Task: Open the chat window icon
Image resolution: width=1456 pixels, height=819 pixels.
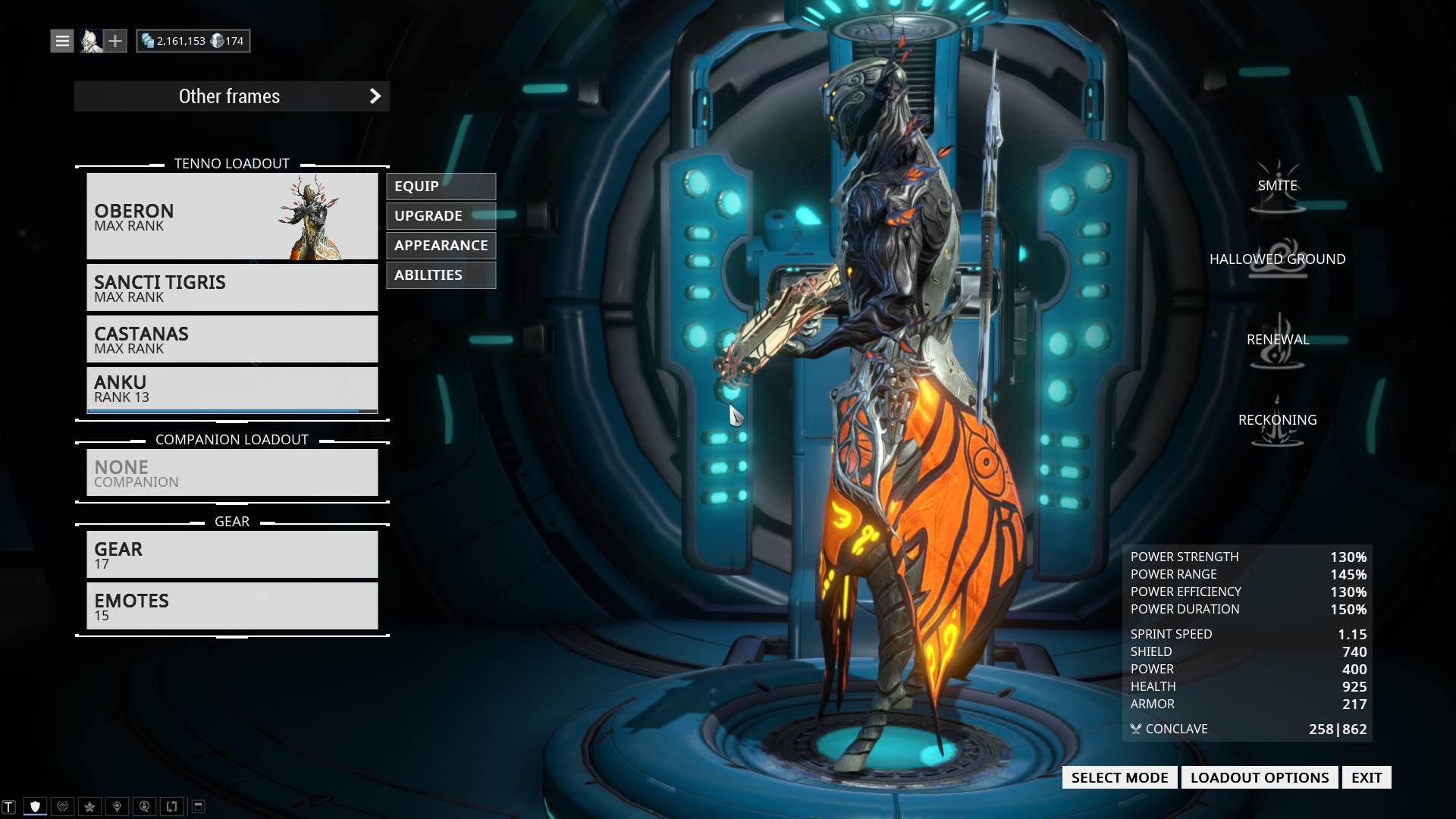Action: point(8,806)
